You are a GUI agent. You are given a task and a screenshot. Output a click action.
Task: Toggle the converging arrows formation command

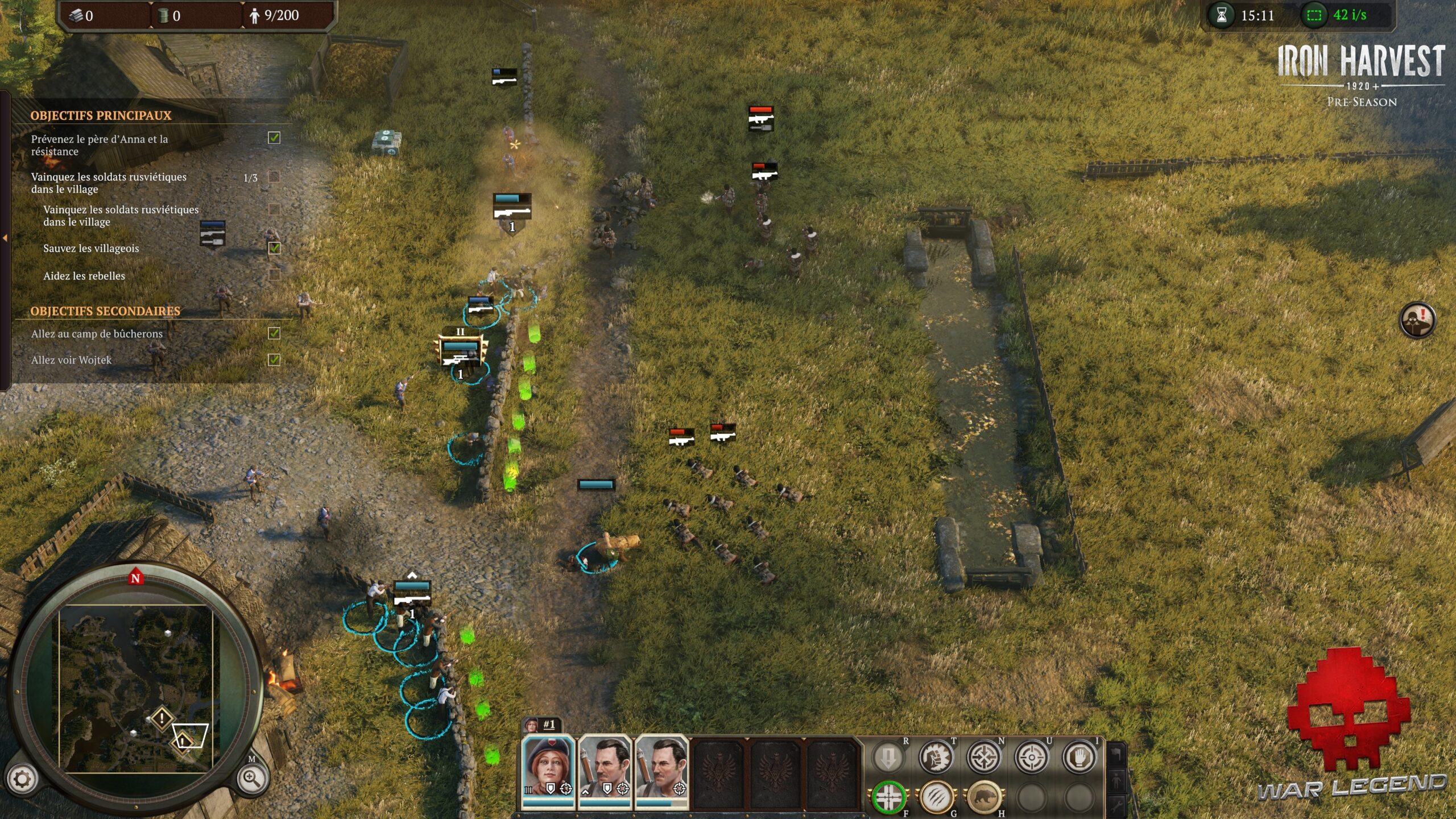(985, 758)
